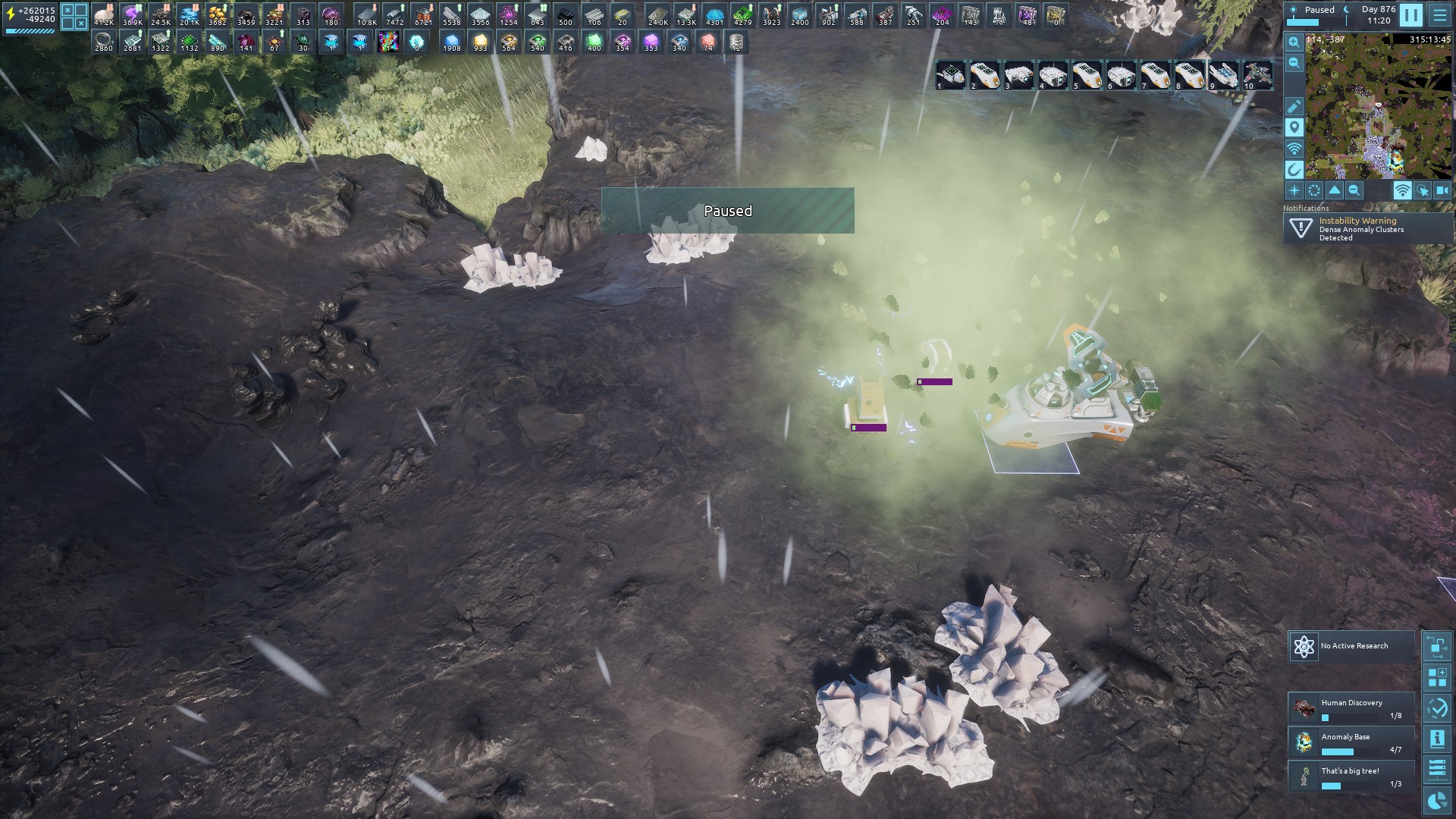Select the "That's a big tree!" objective
The image size is (1456, 819).
pyautogui.click(x=1351, y=777)
